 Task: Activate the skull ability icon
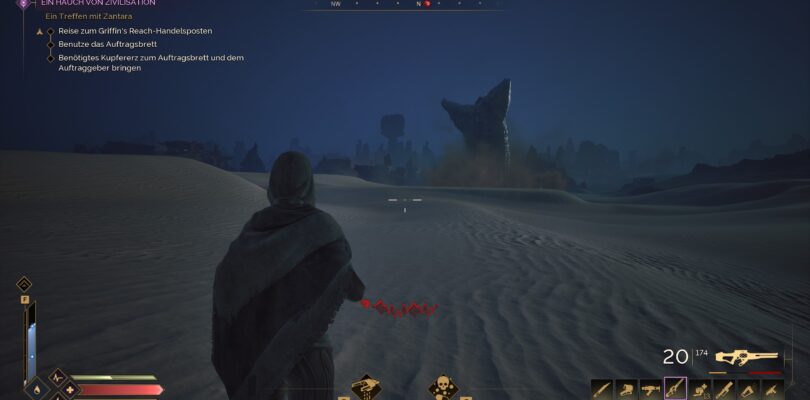[442, 387]
